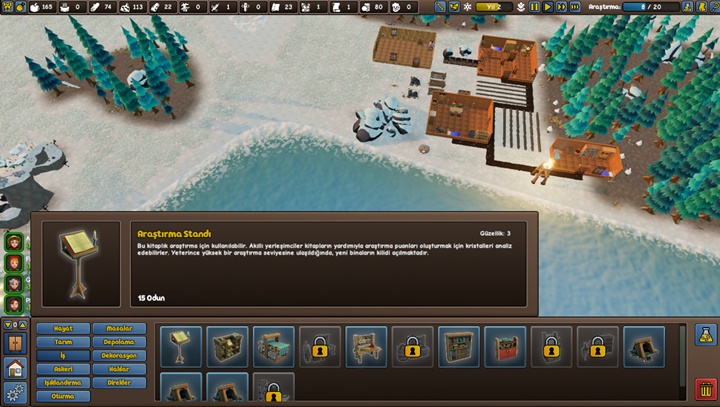
Task: Select the Dekorasyon category
Action: point(120,355)
